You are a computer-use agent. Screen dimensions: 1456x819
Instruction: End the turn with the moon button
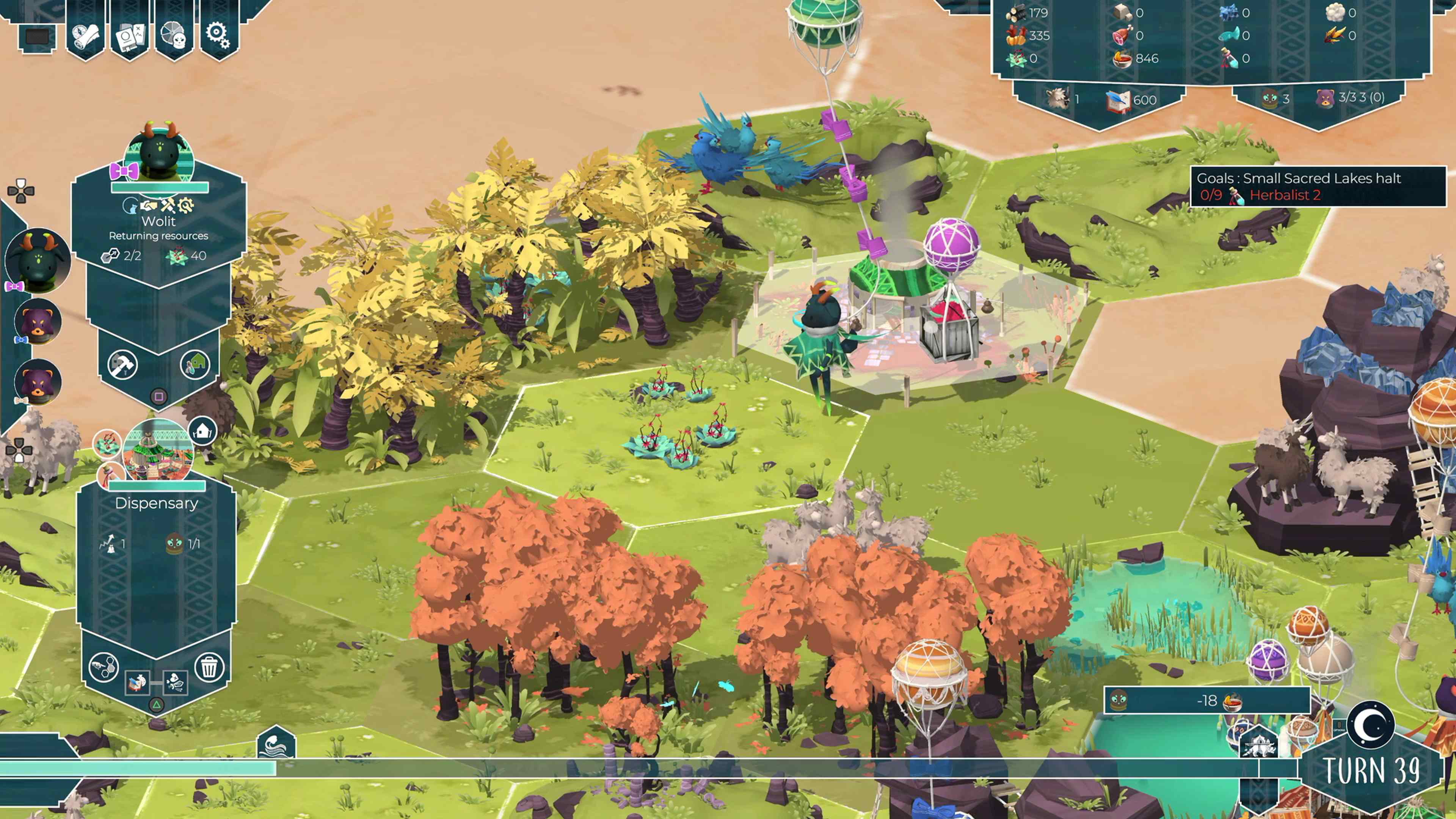click(1370, 725)
